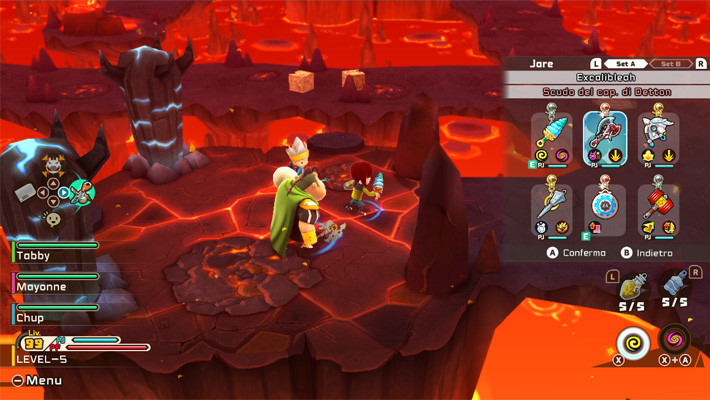Select the drill sword weapon slot
This screenshot has width=710, height=400.
coord(551,137)
